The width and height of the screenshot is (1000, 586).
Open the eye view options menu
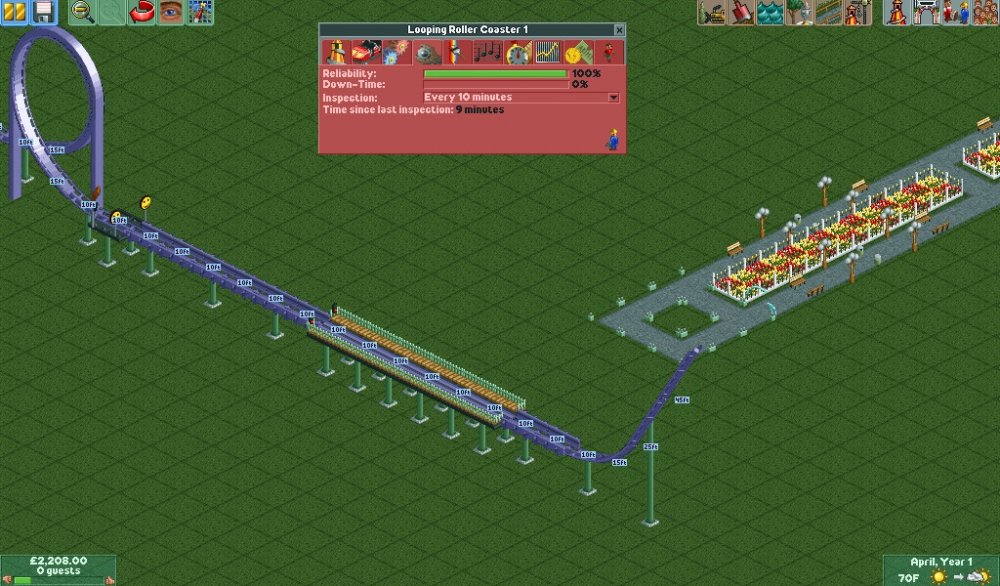[x=171, y=12]
